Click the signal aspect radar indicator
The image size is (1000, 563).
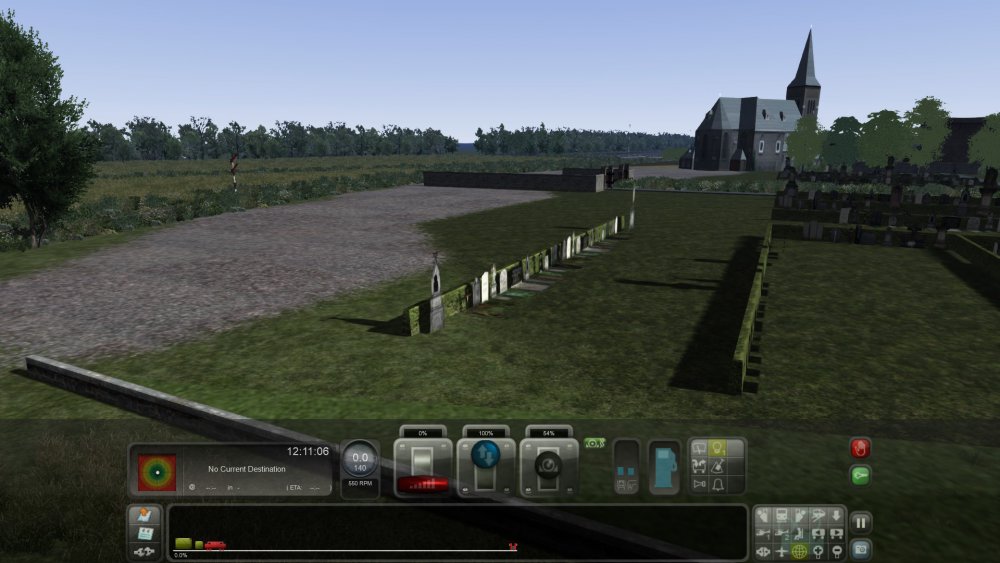click(157, 472)
